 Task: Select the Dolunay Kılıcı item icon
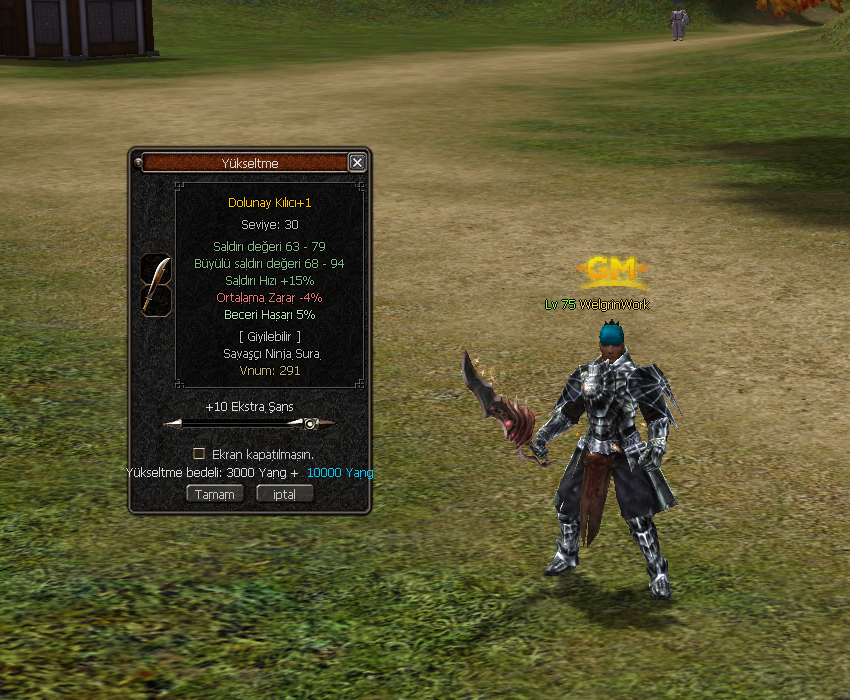pyautogui.click(x=155, y=285)
